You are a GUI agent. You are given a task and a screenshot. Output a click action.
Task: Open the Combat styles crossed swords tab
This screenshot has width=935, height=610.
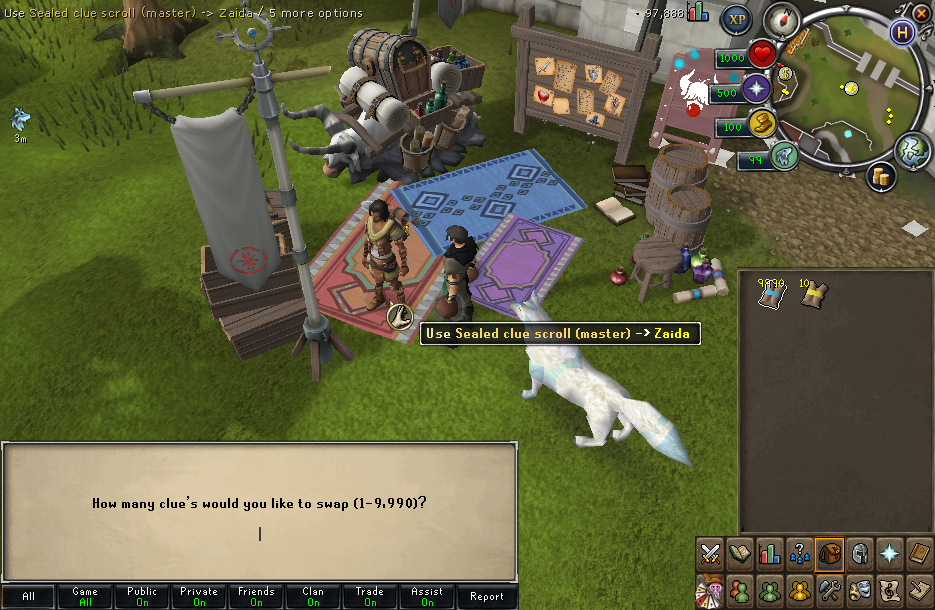710,552
